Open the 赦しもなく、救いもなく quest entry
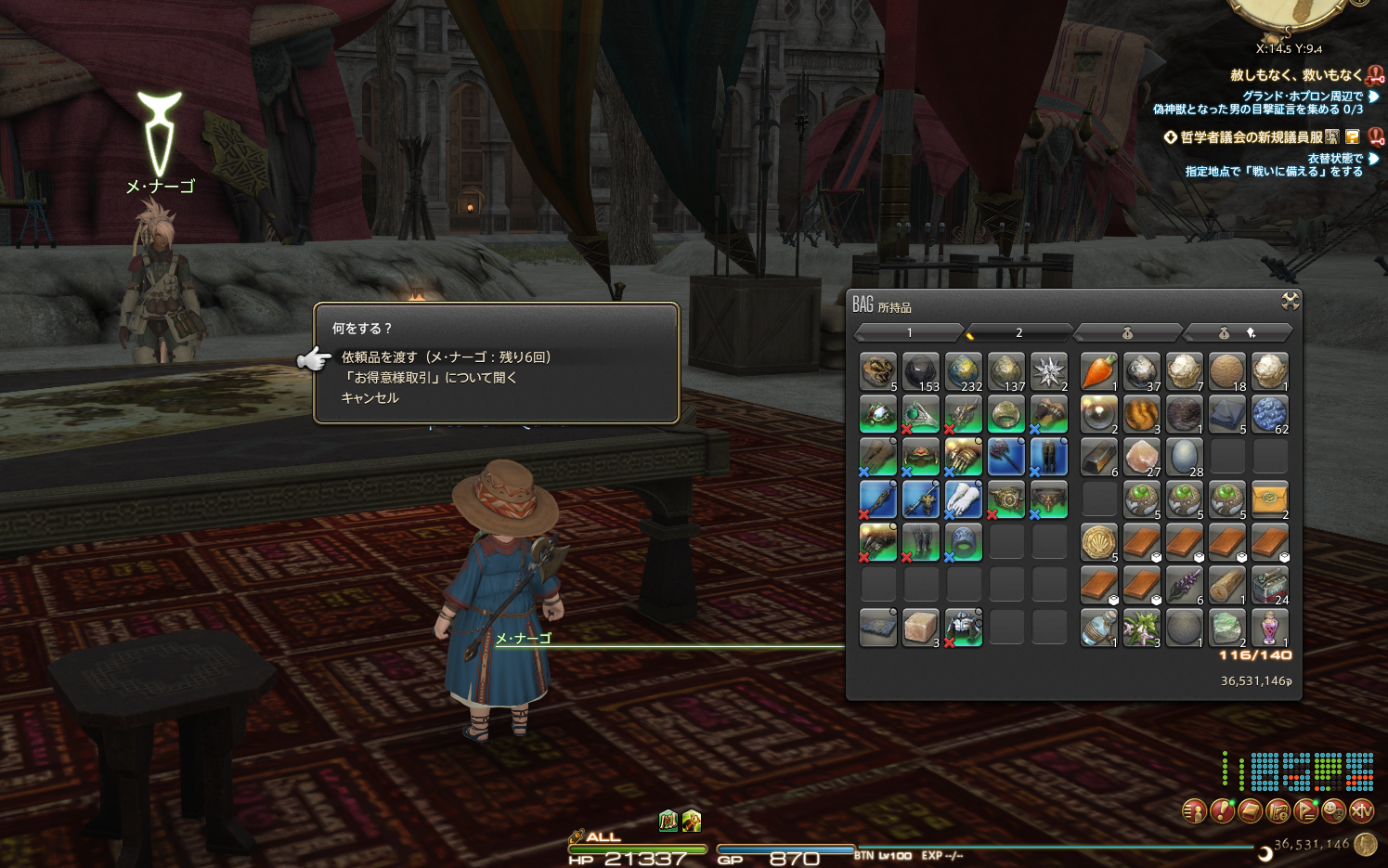This screenshot has width=1388, height=868. tap(1295, 75)
